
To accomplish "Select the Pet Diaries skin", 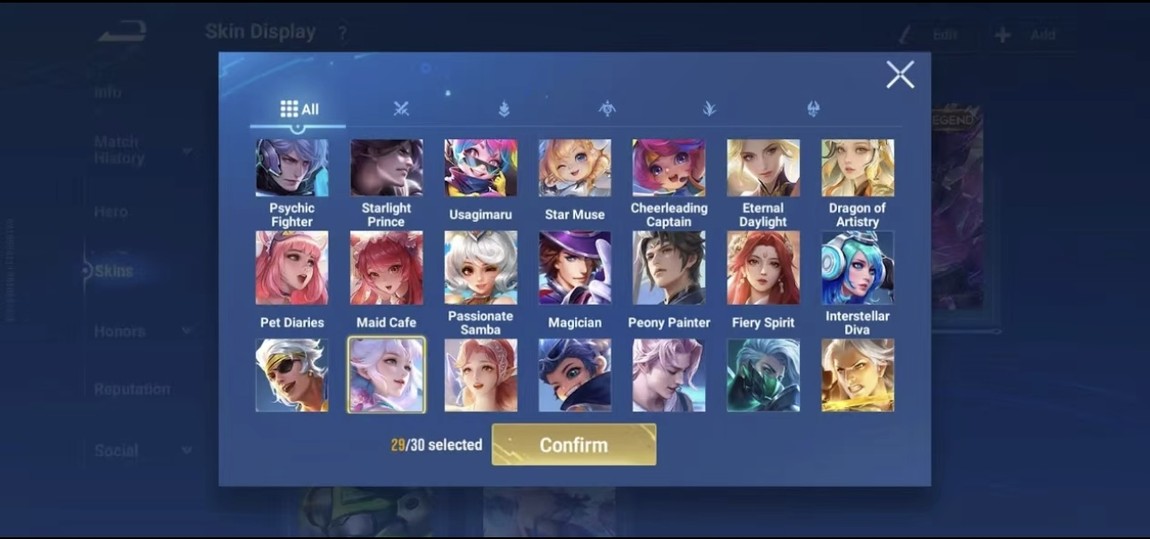I will (292, 268).
